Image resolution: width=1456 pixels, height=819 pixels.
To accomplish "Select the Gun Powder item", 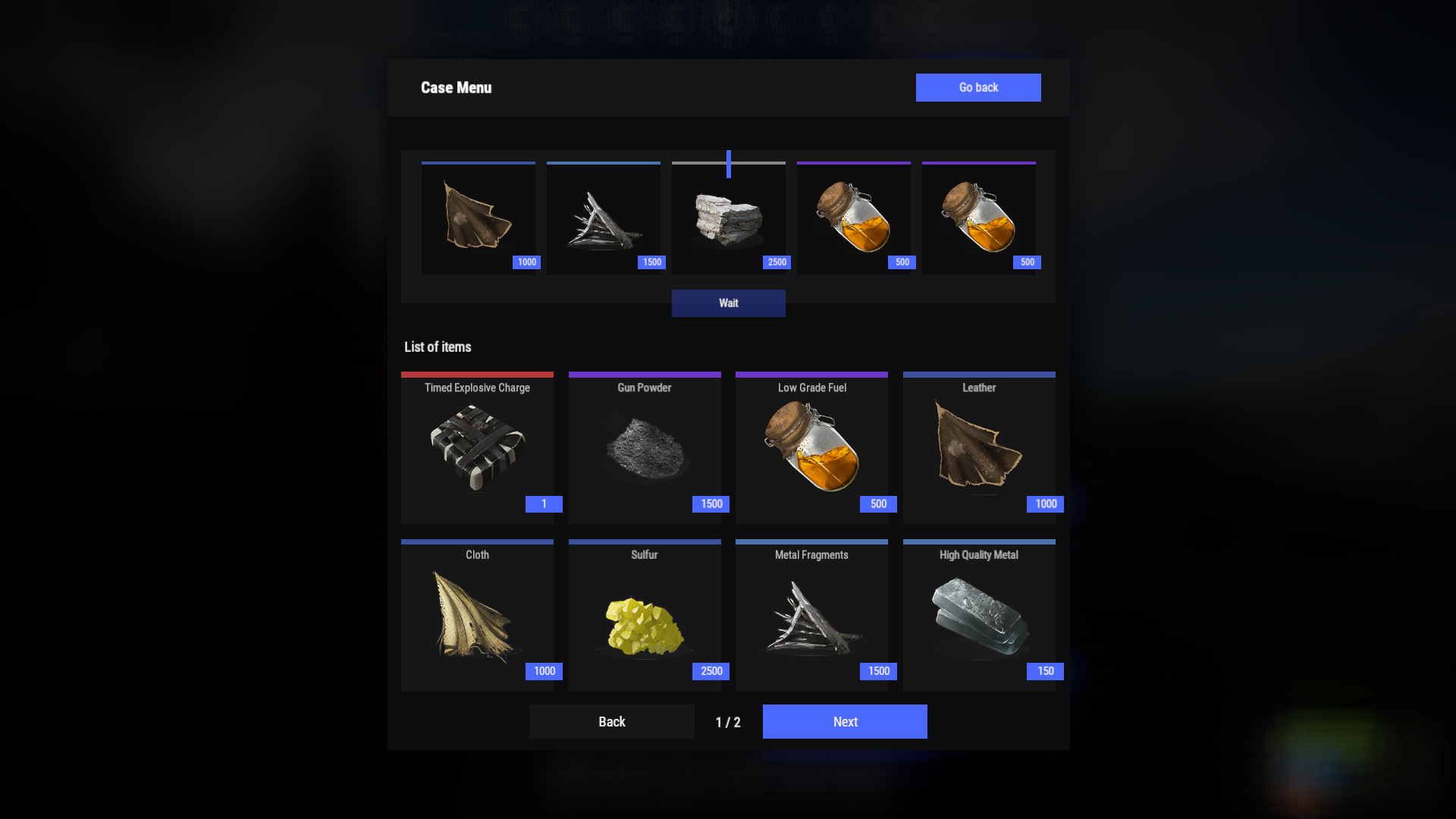I will 645,447.
